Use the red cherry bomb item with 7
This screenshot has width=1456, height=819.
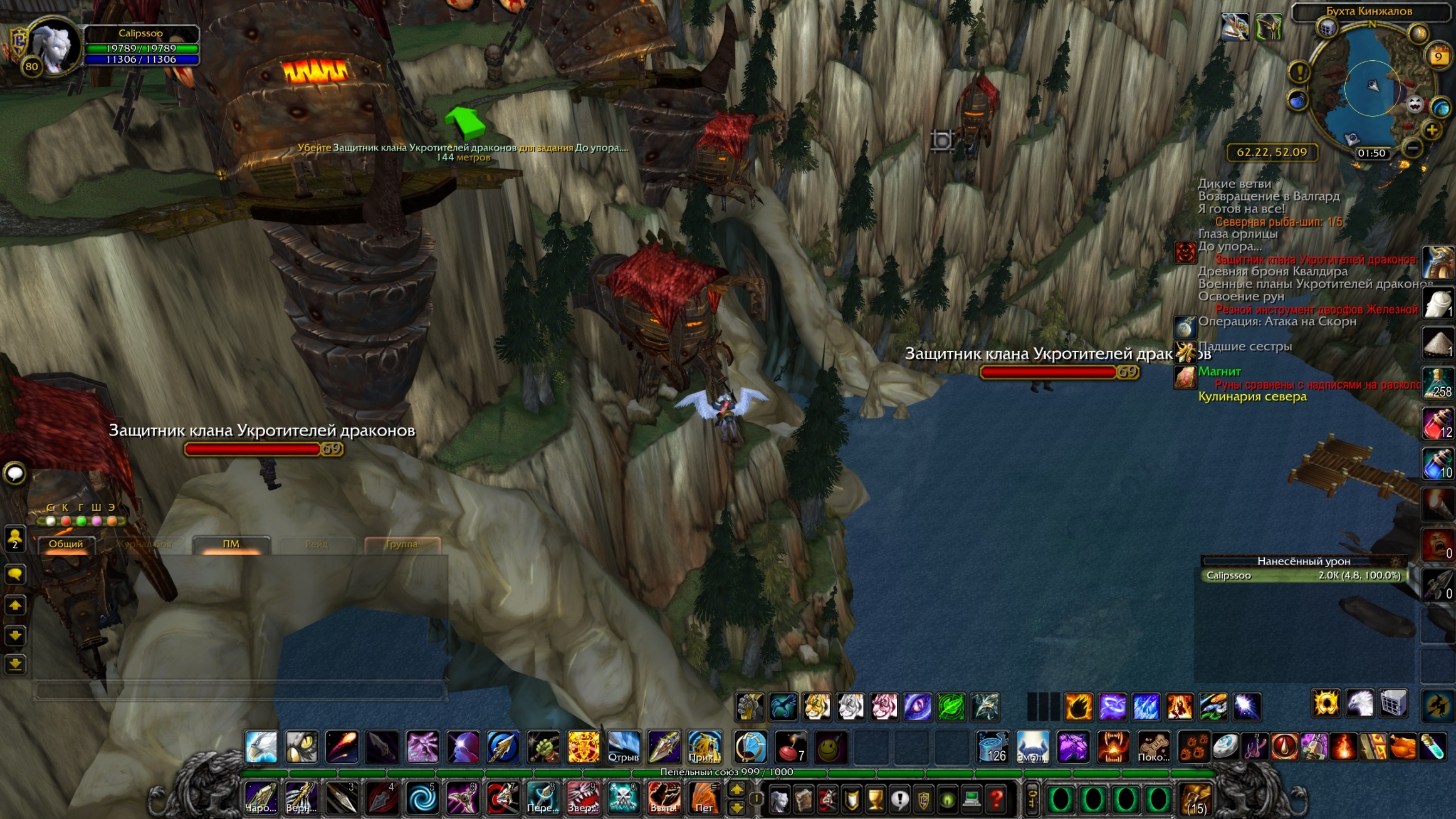coord(790,747)
